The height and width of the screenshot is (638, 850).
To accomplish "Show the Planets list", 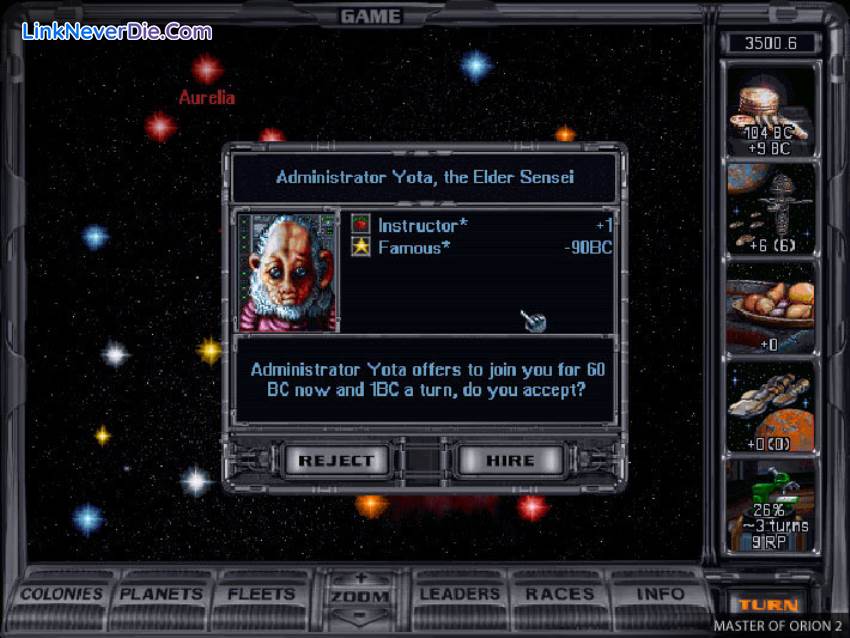I will [x=160, y=594].
